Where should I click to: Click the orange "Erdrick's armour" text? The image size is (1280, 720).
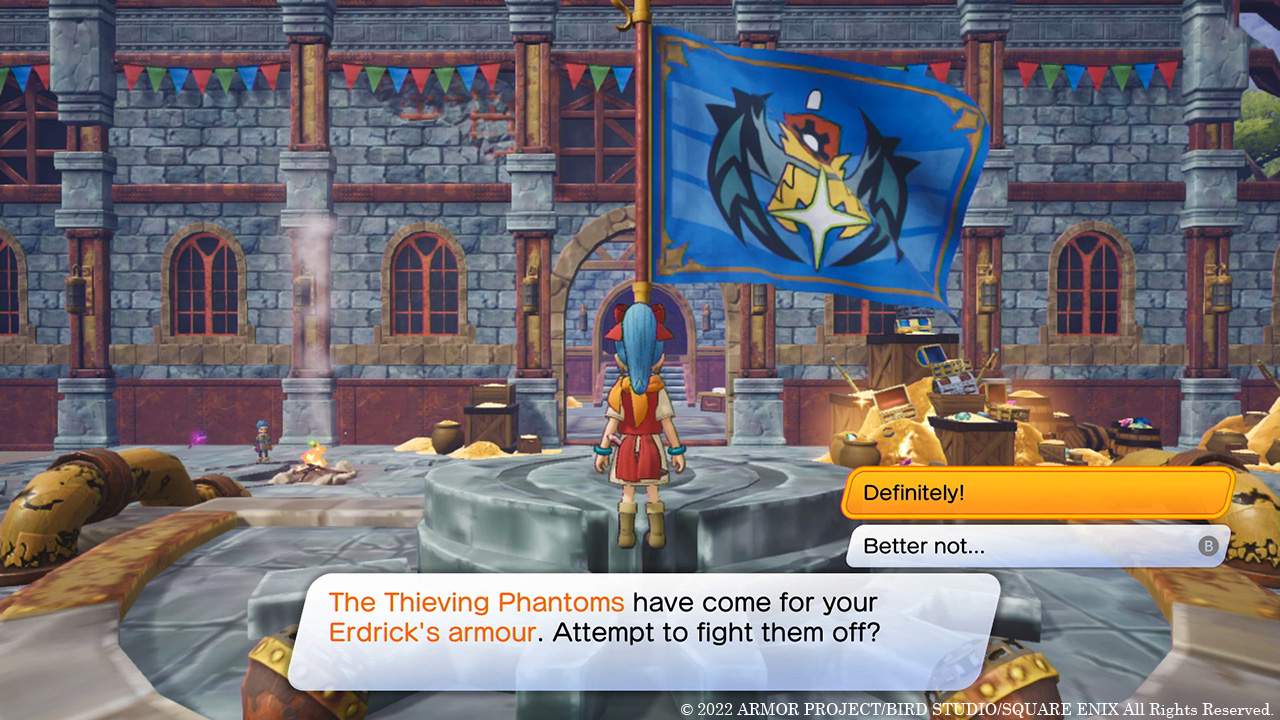(430, 632)
